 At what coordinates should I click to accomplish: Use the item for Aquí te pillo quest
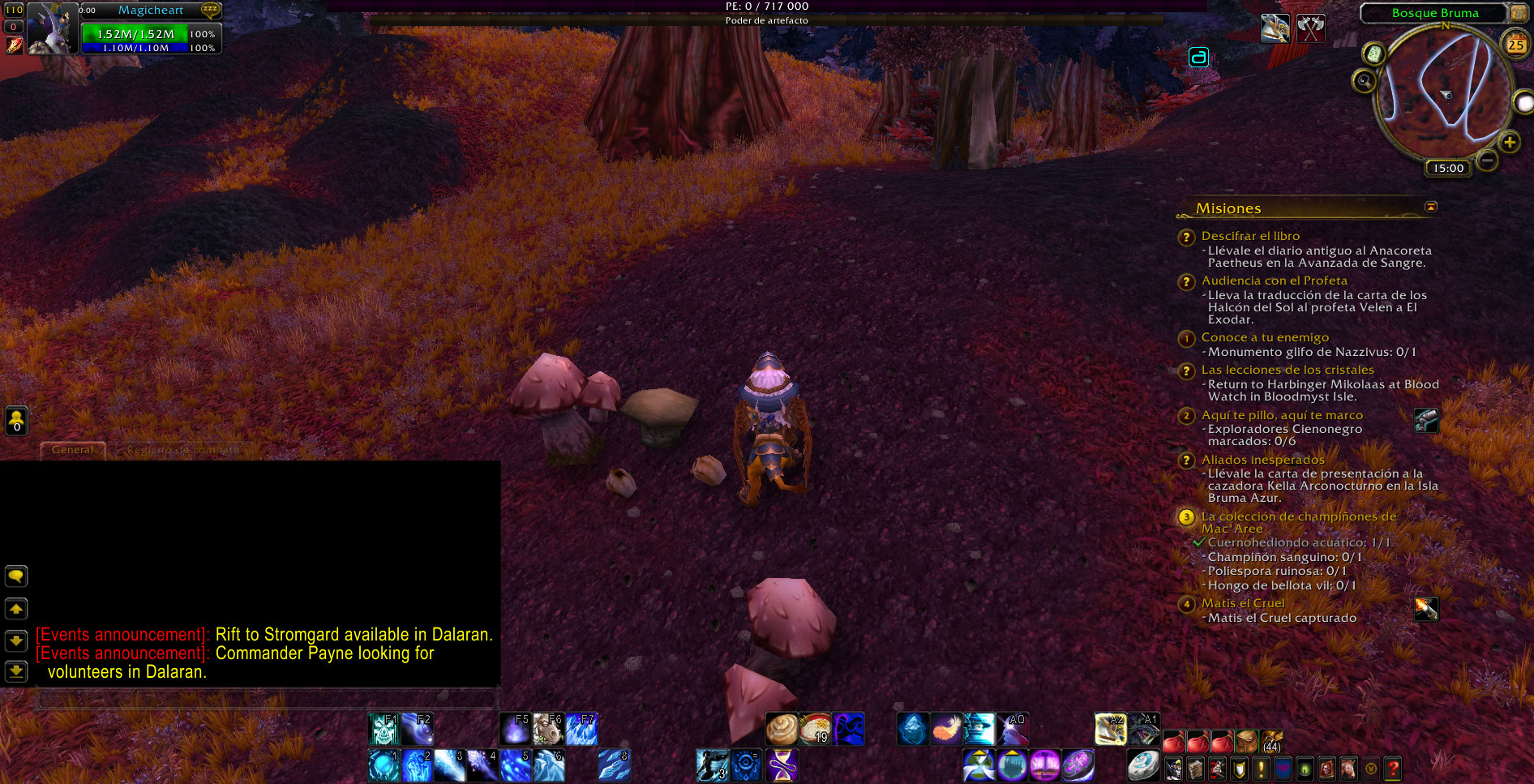1426,420
